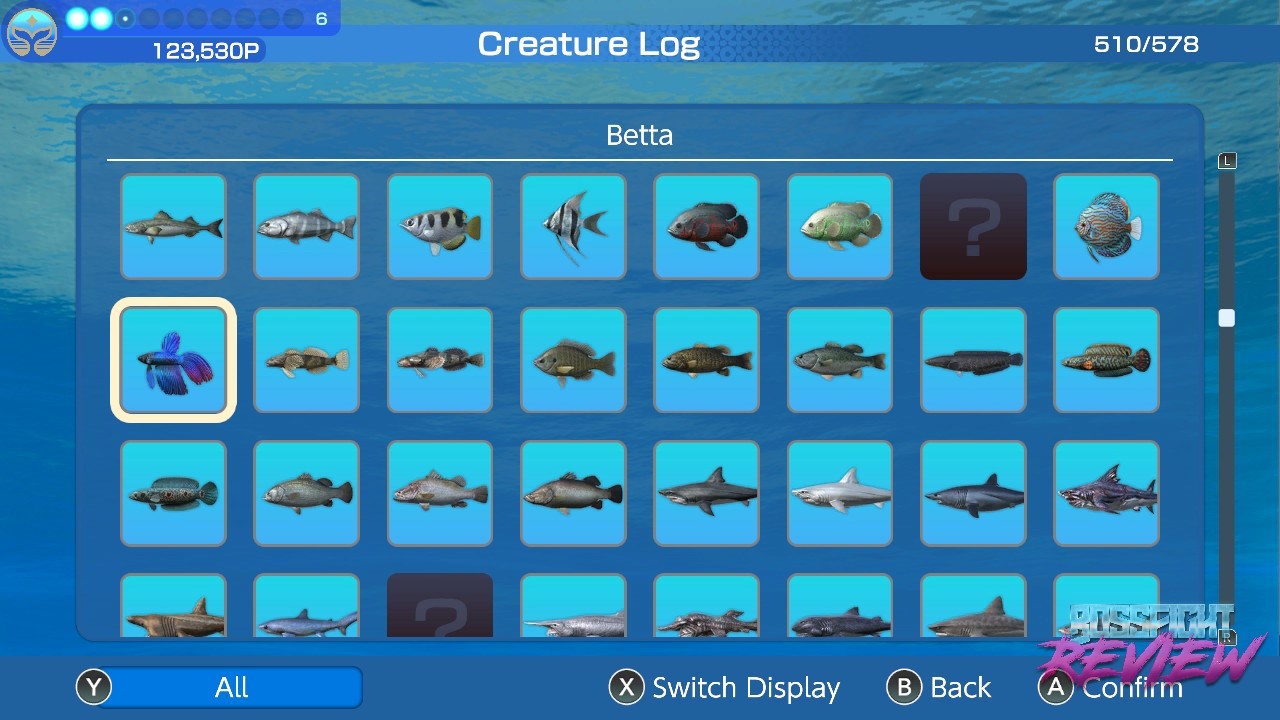This screenshot has height=720, width=1280.
Task: Select the blue Betta tile
Action: pos(173,360)
